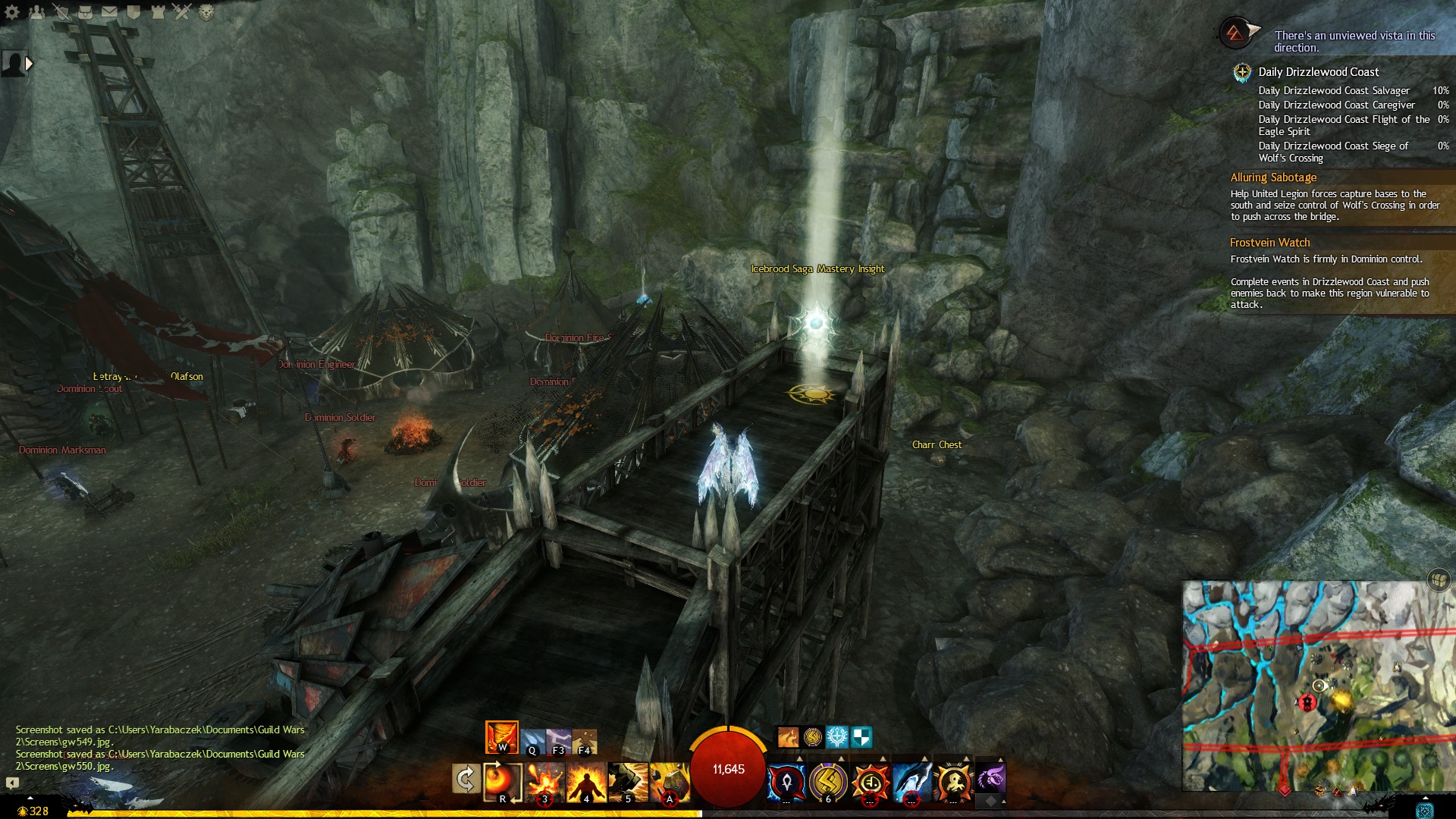This screenshot has height=819, width=1456.
Task: Click the Alluring Sabotage event title
Action: click(x=1273, y=177)
